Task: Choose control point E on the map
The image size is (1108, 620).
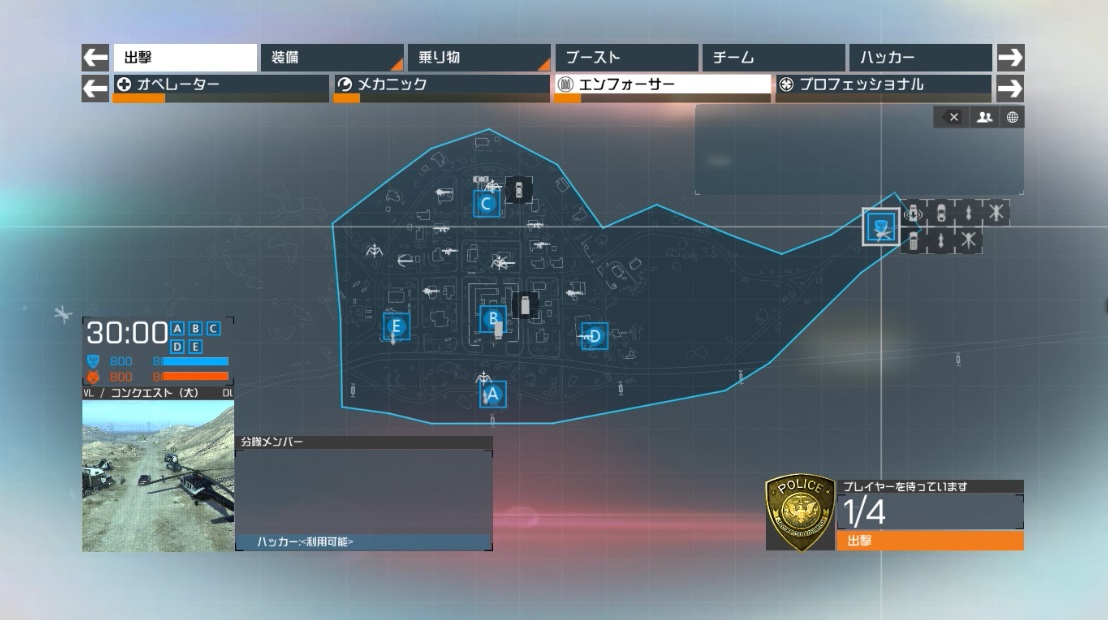Action: tap(396, 326)
